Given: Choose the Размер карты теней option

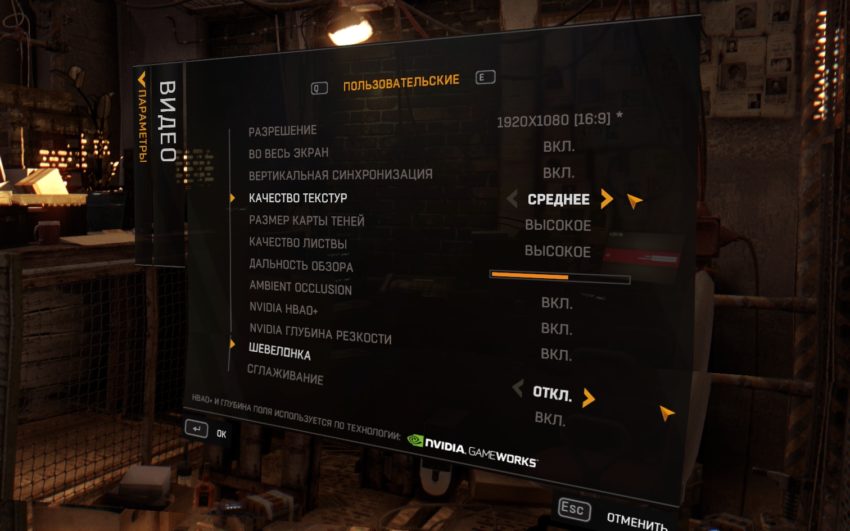Looking at the screenshot, I should click(x=306, y=220).
